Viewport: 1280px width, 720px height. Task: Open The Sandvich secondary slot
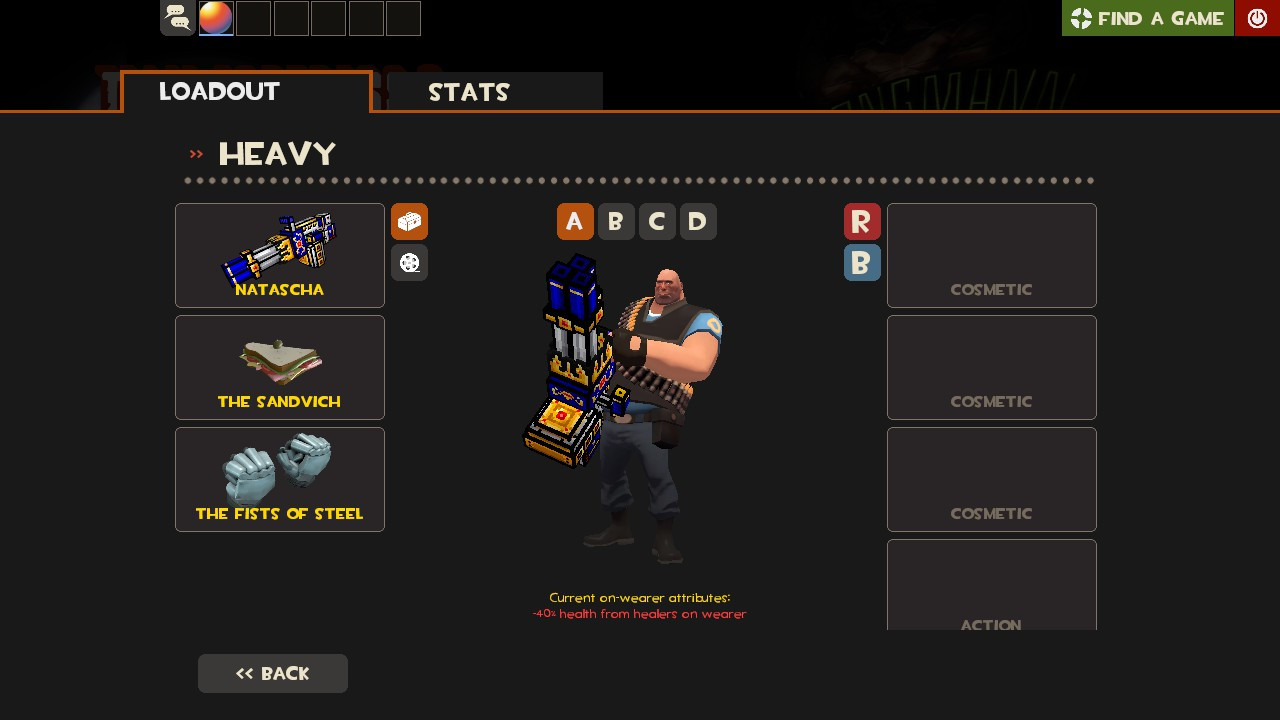(x=279, y=367)
